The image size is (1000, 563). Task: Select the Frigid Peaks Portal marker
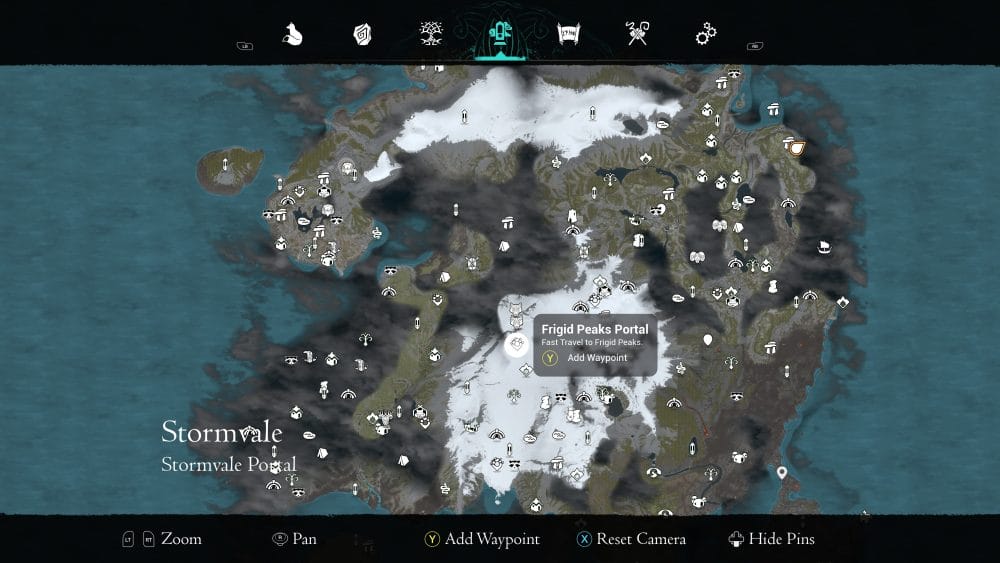[516, 346]
